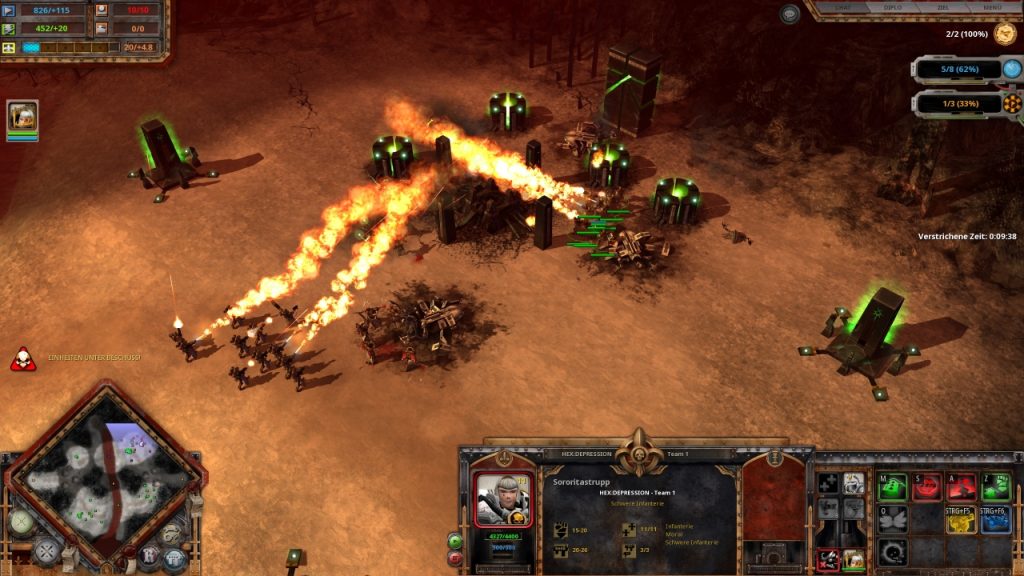
Task: Select the green command marked Z
Action: 996,487
